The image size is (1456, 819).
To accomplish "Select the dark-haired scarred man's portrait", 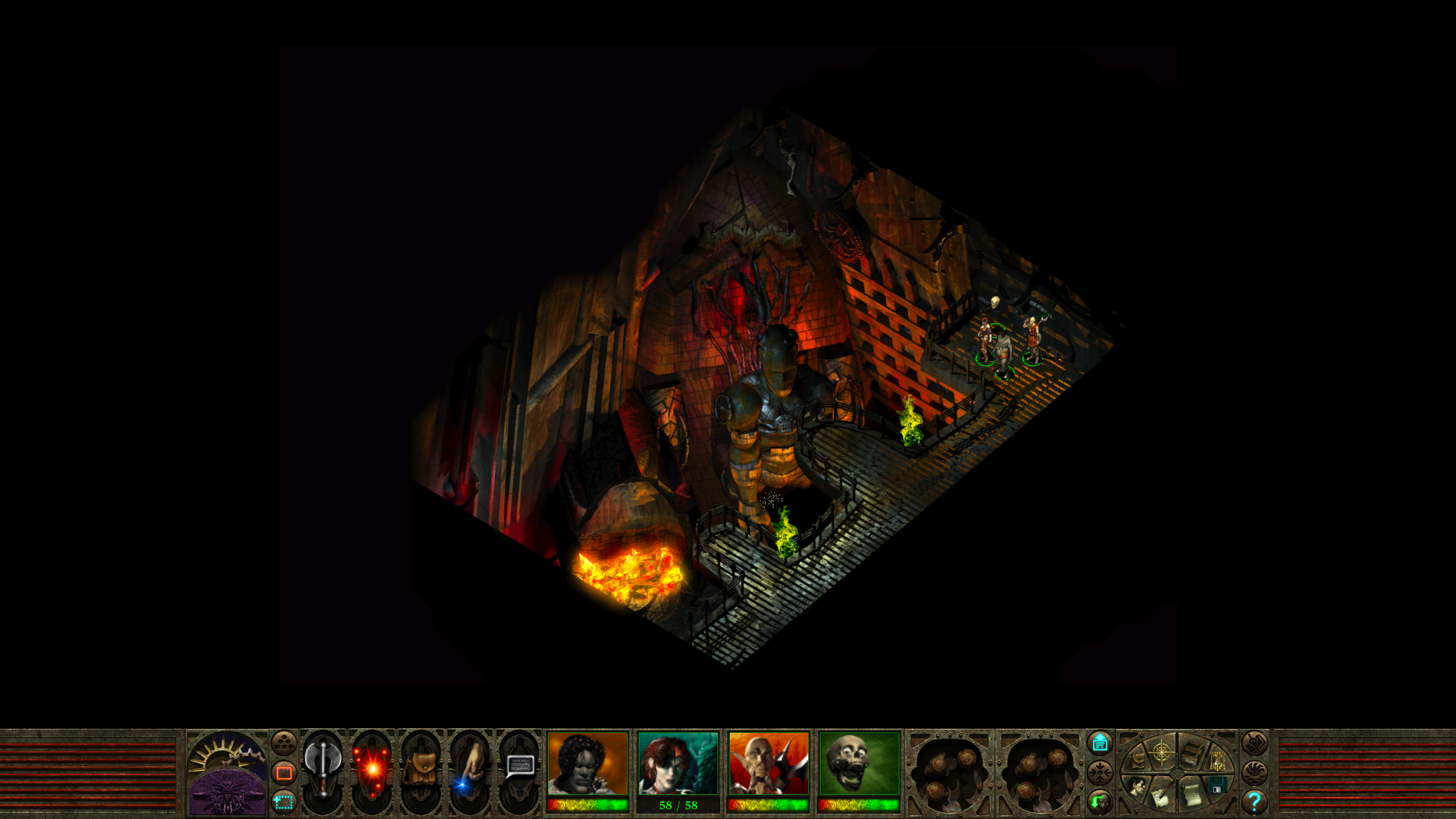I will click(588, 764).
